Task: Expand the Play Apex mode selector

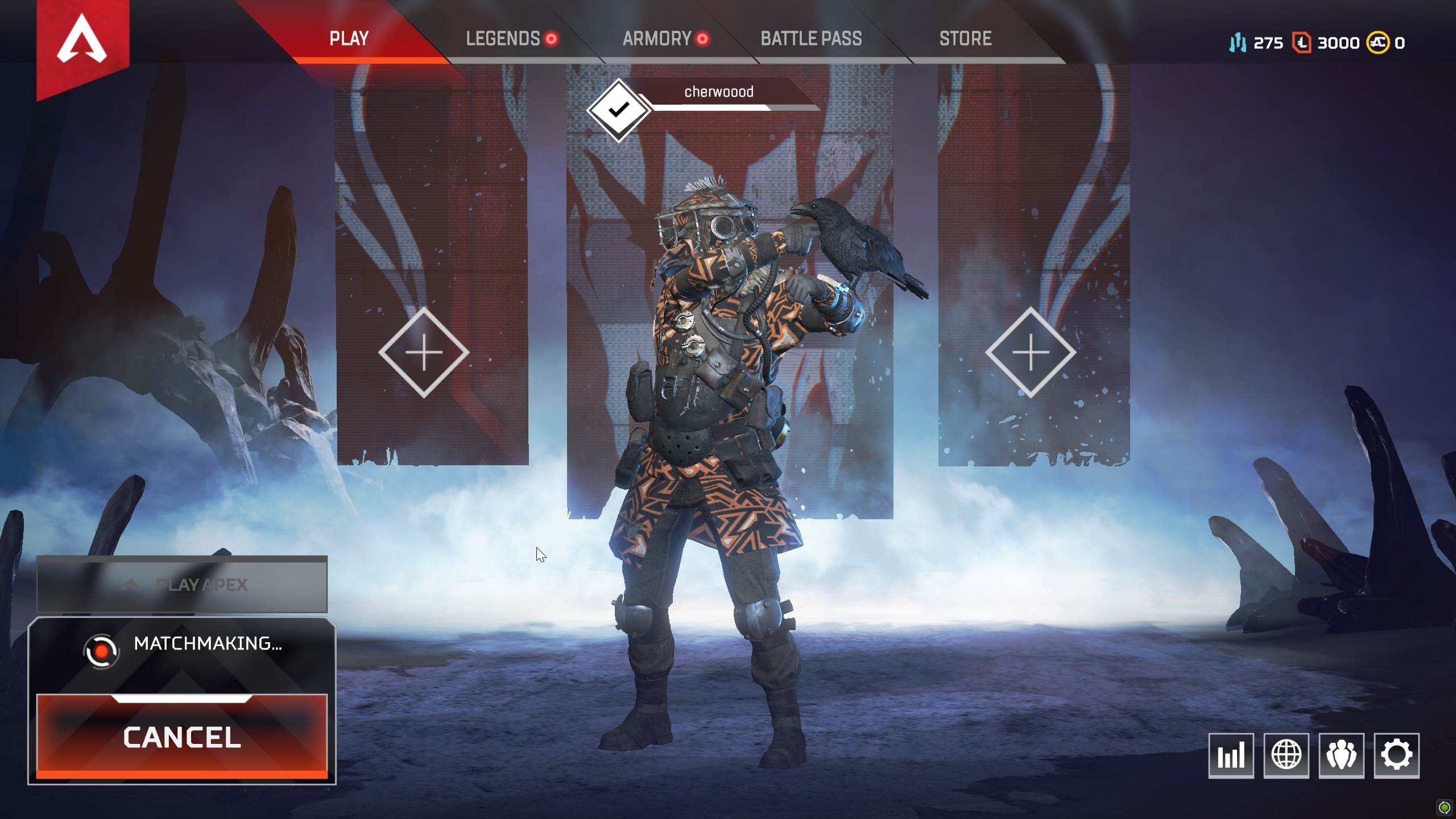Action: (182, 583)
